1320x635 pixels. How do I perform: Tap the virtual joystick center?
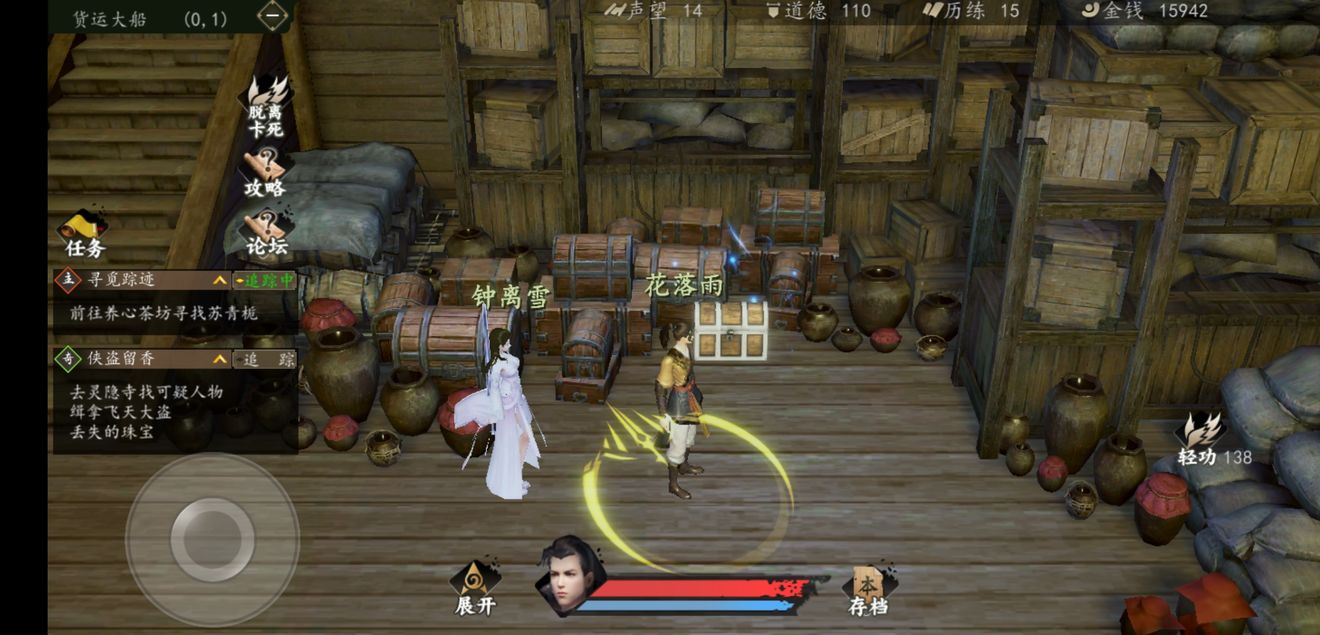[212, 540]
